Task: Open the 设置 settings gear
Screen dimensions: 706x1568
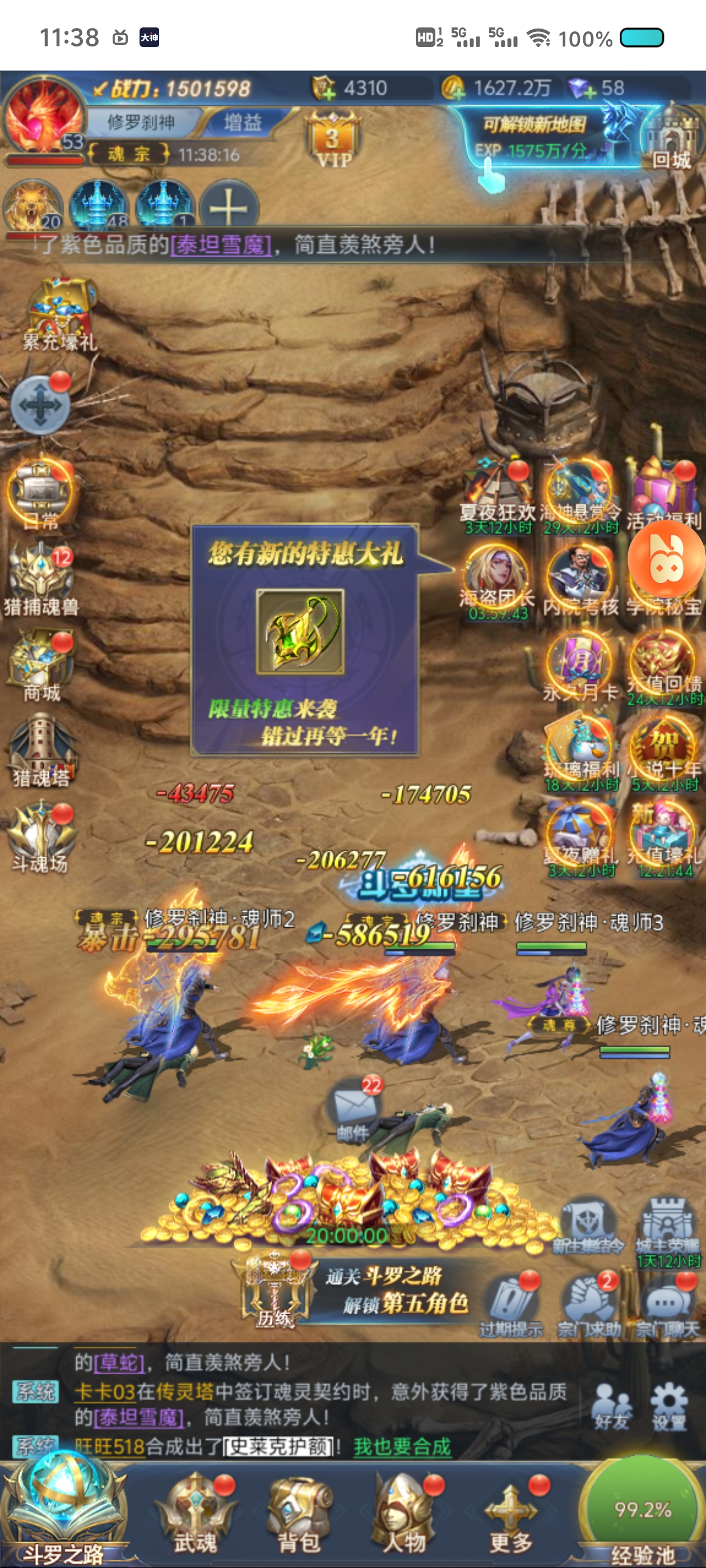Action: (x=669, y=1405)
